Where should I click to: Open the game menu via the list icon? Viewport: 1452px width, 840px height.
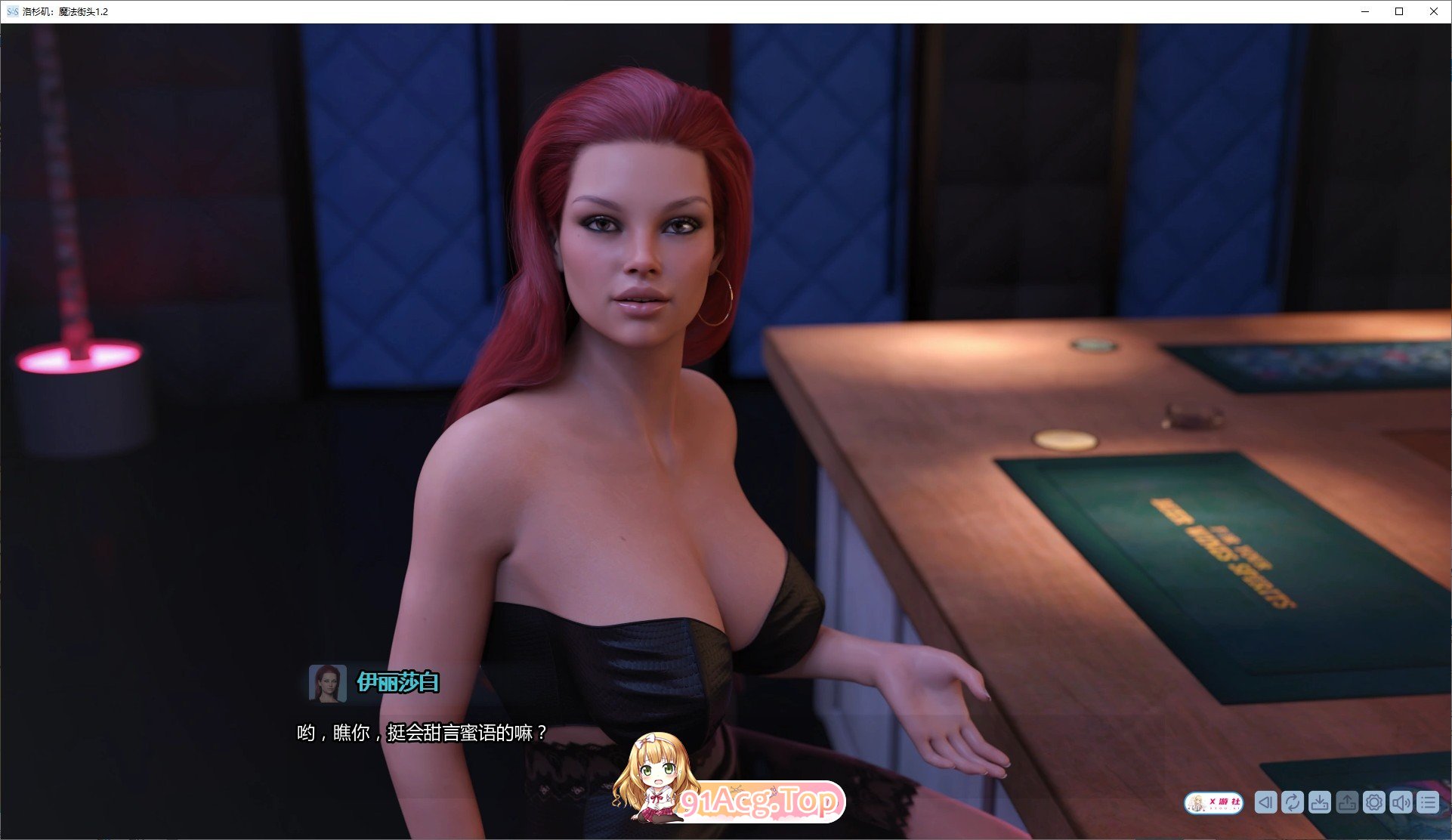1429,802
